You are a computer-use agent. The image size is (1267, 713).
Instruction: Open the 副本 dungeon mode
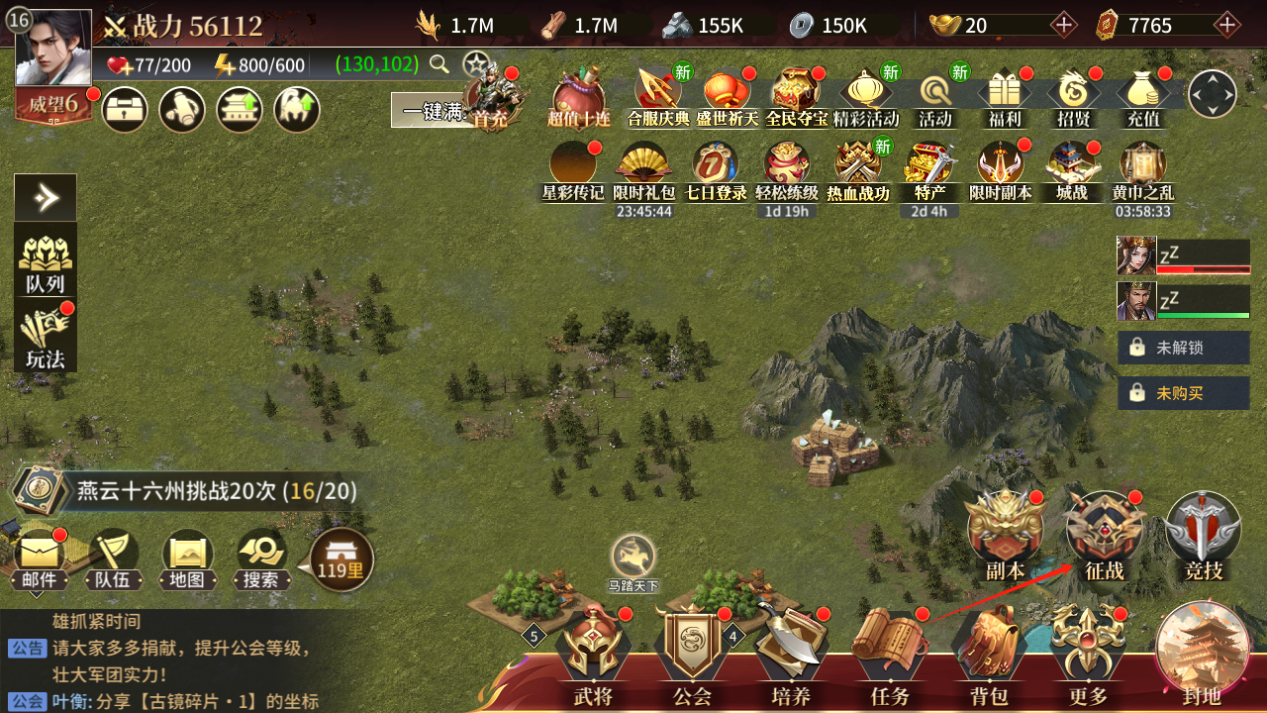tap(1005, 536)
